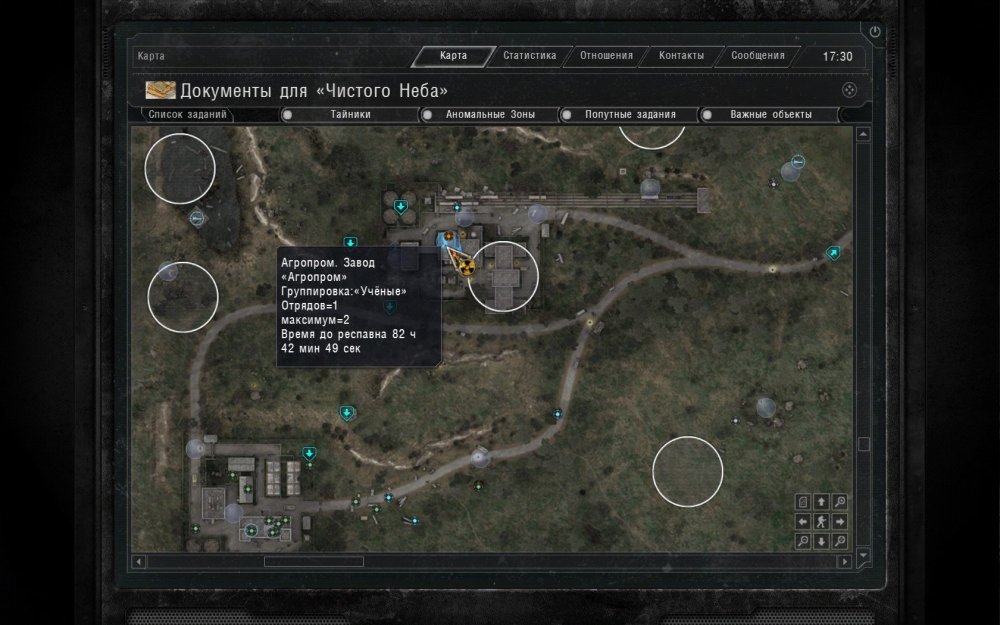Toggle the Попутные задания map filter
This screenshot has height=625, width=1000.
(630, 115)
